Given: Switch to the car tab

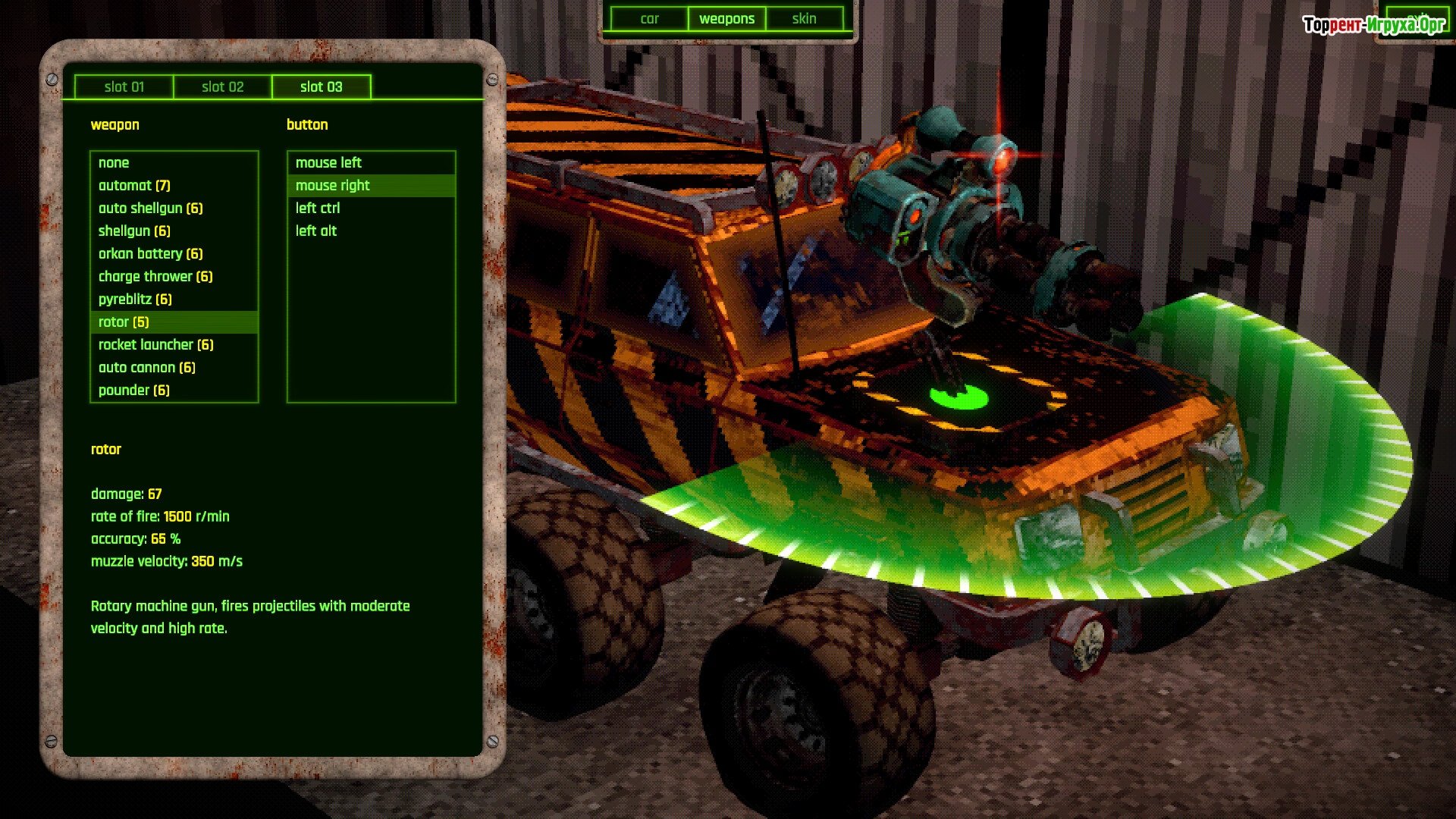Looking at the screenshot, I should coord(649,19).
